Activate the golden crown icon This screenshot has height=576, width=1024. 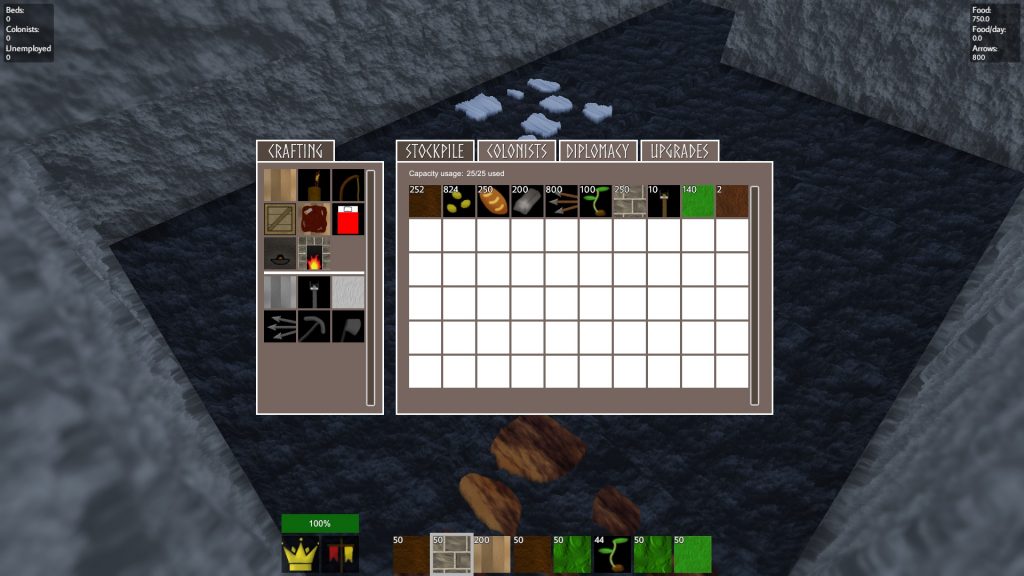pyautogui.click(x=301, y=554)
